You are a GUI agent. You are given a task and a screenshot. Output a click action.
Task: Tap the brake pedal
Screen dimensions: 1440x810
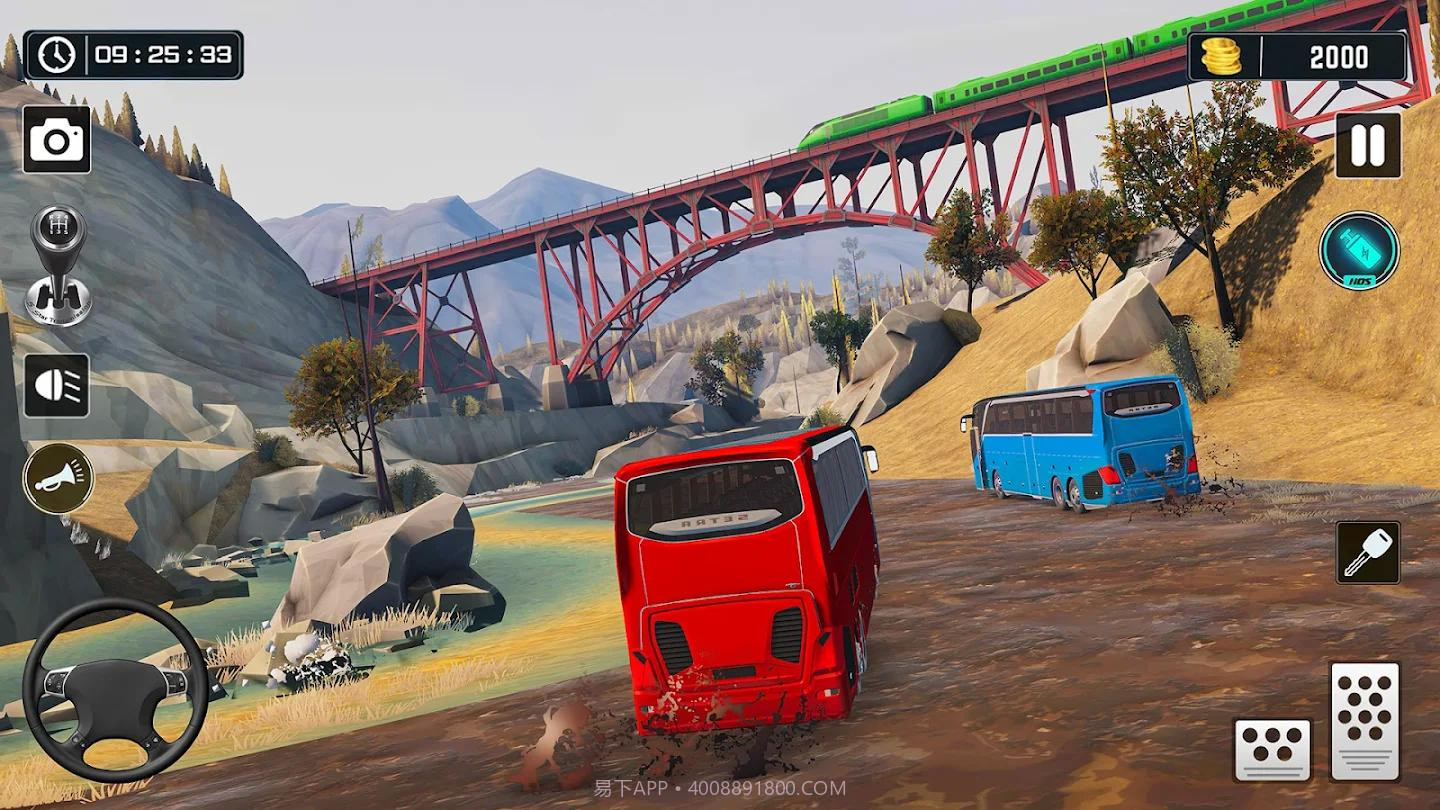[1272, 749]
